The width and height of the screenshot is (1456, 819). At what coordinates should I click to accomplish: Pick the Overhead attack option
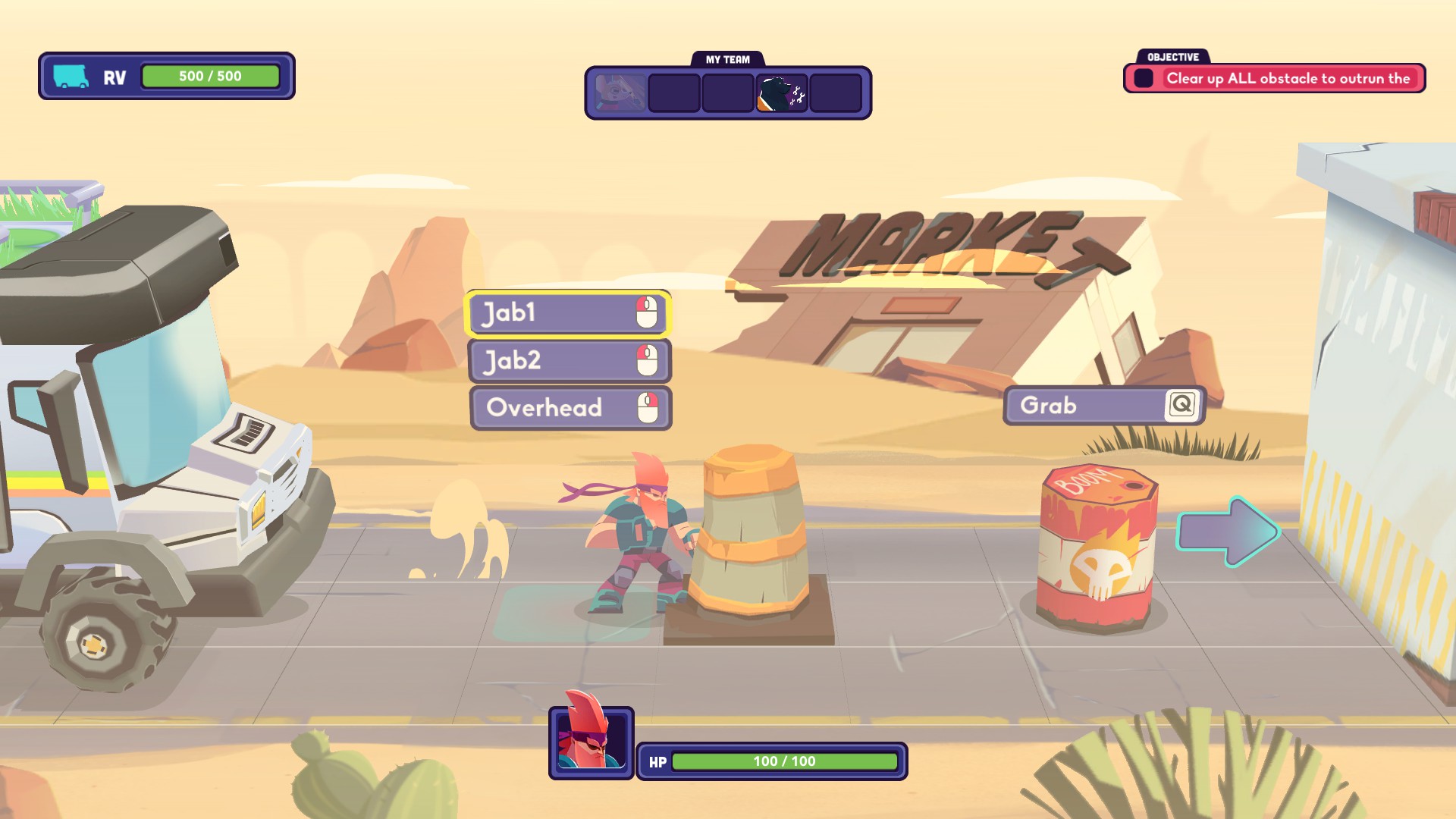click(x=570, y=408)
